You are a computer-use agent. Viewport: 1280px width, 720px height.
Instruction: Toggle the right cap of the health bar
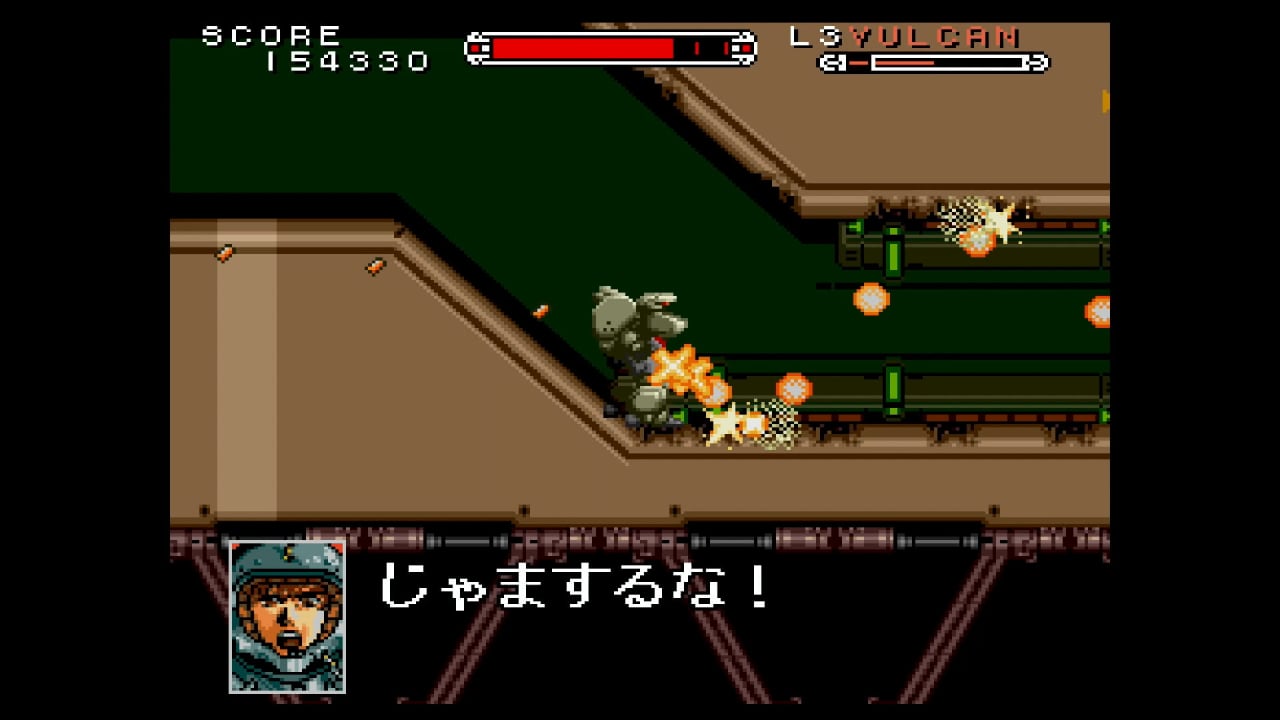click(744, 47)
